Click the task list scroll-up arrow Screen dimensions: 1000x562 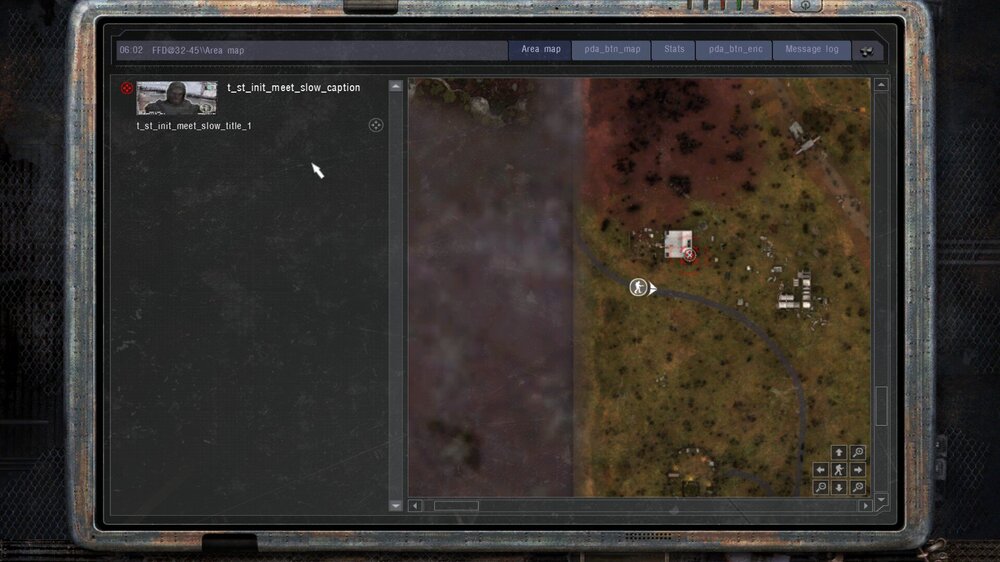[395, 87]
